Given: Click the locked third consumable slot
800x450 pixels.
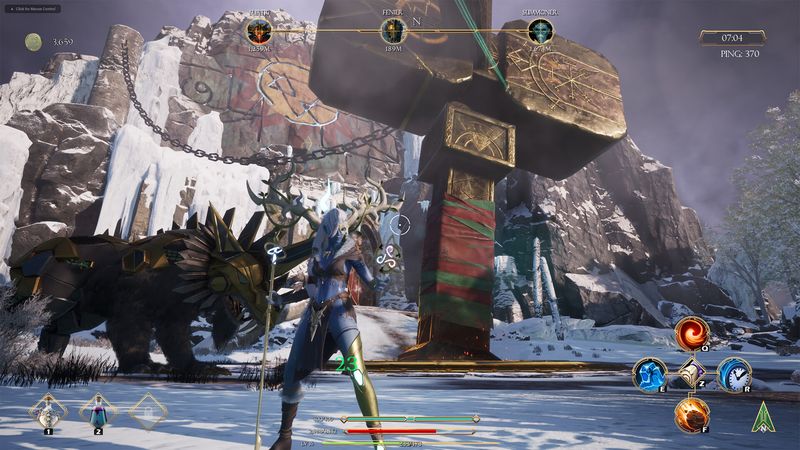Looking at the screenshot, I should pyautogui.click(x=148, y=410).
